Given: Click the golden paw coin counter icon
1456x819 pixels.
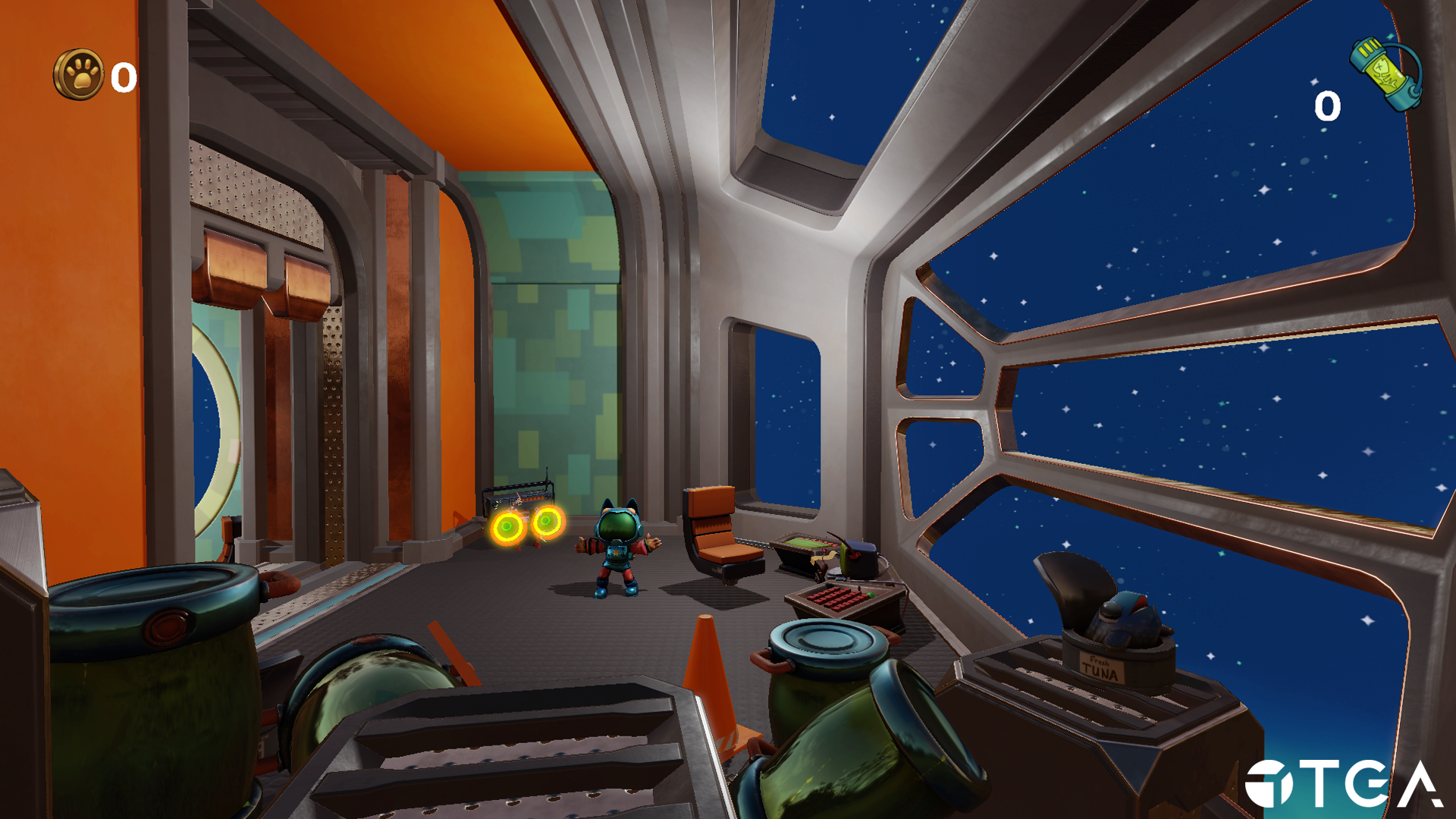Looking at the screenshot, I should [79, 74].
